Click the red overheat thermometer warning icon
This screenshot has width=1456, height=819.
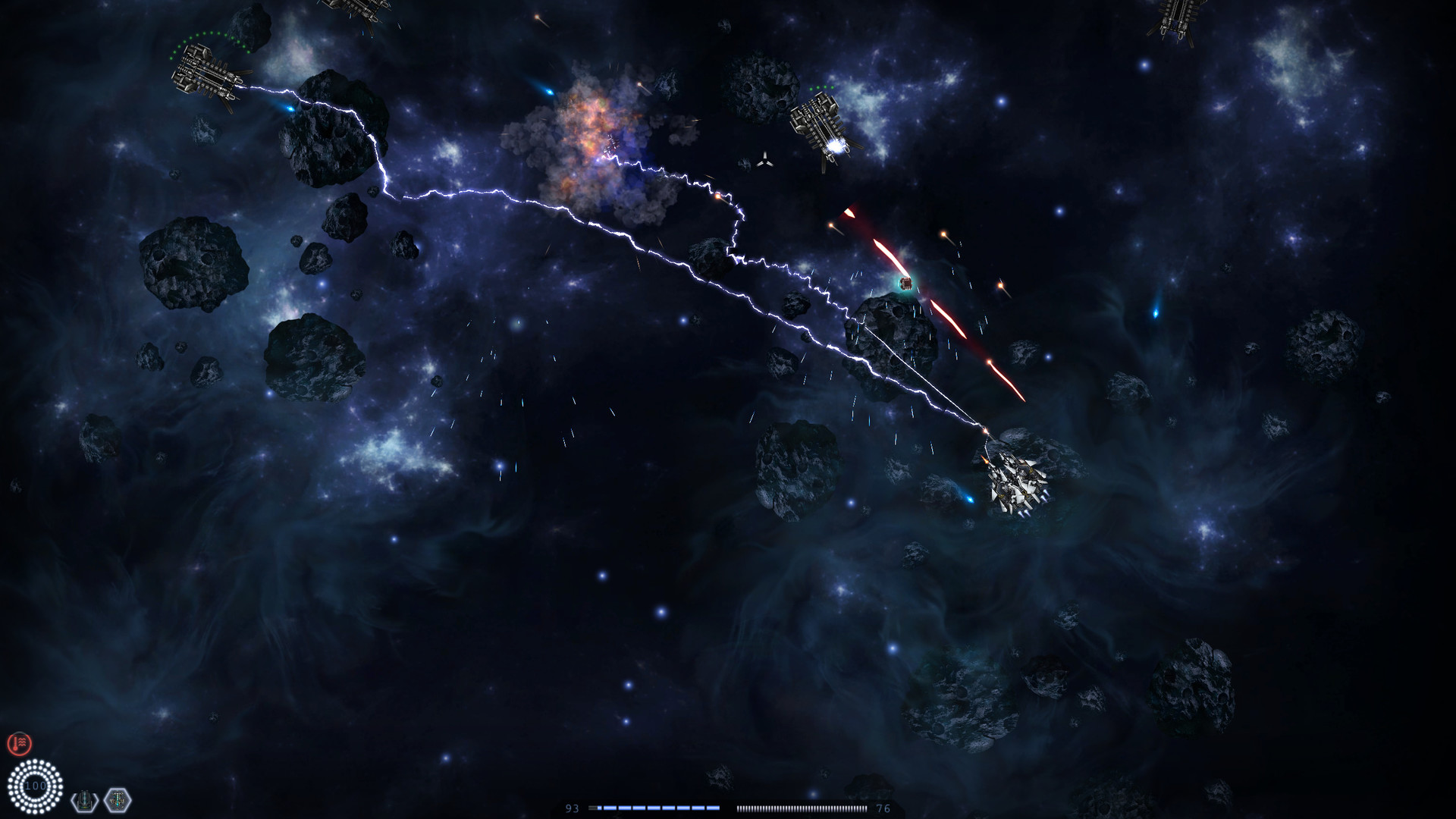[x=20, y=742]
